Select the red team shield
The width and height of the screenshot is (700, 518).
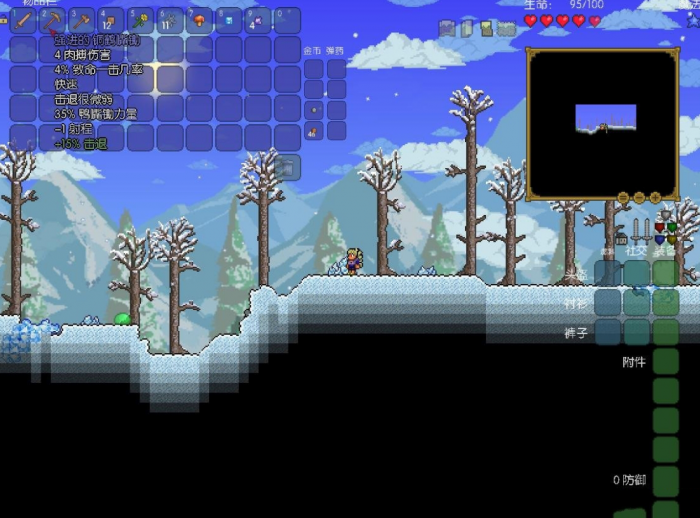coord(659,228)
